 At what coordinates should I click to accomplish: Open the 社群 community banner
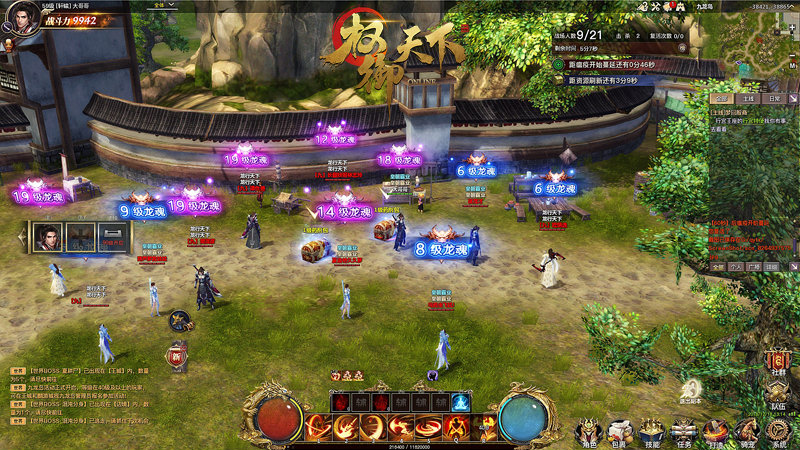pyautogui.click(x=778, y=361)
